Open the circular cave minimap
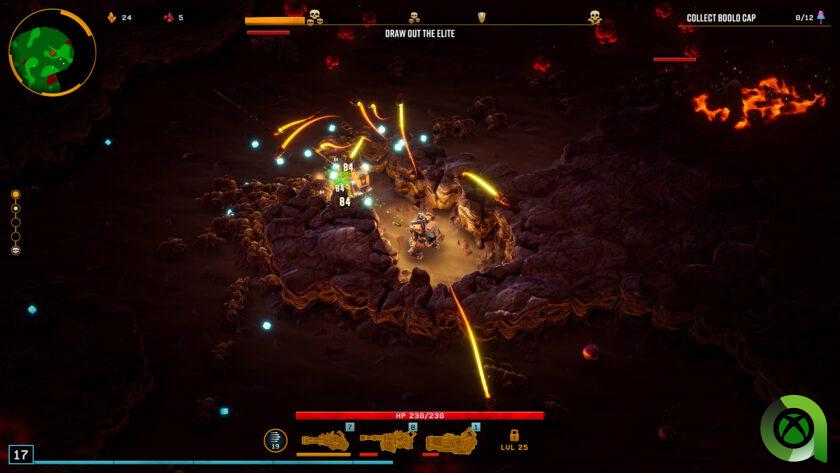Viewport: 840px width, 473px height. click(52, 52)
